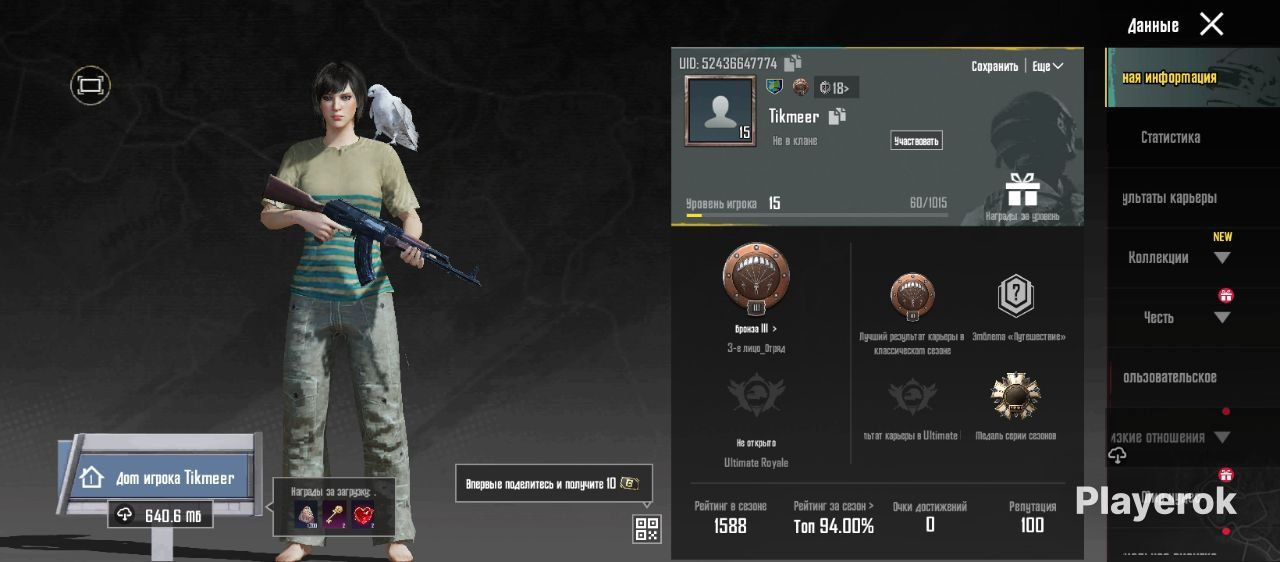Open the Ultimate Royale locked badge

point(756,400)
